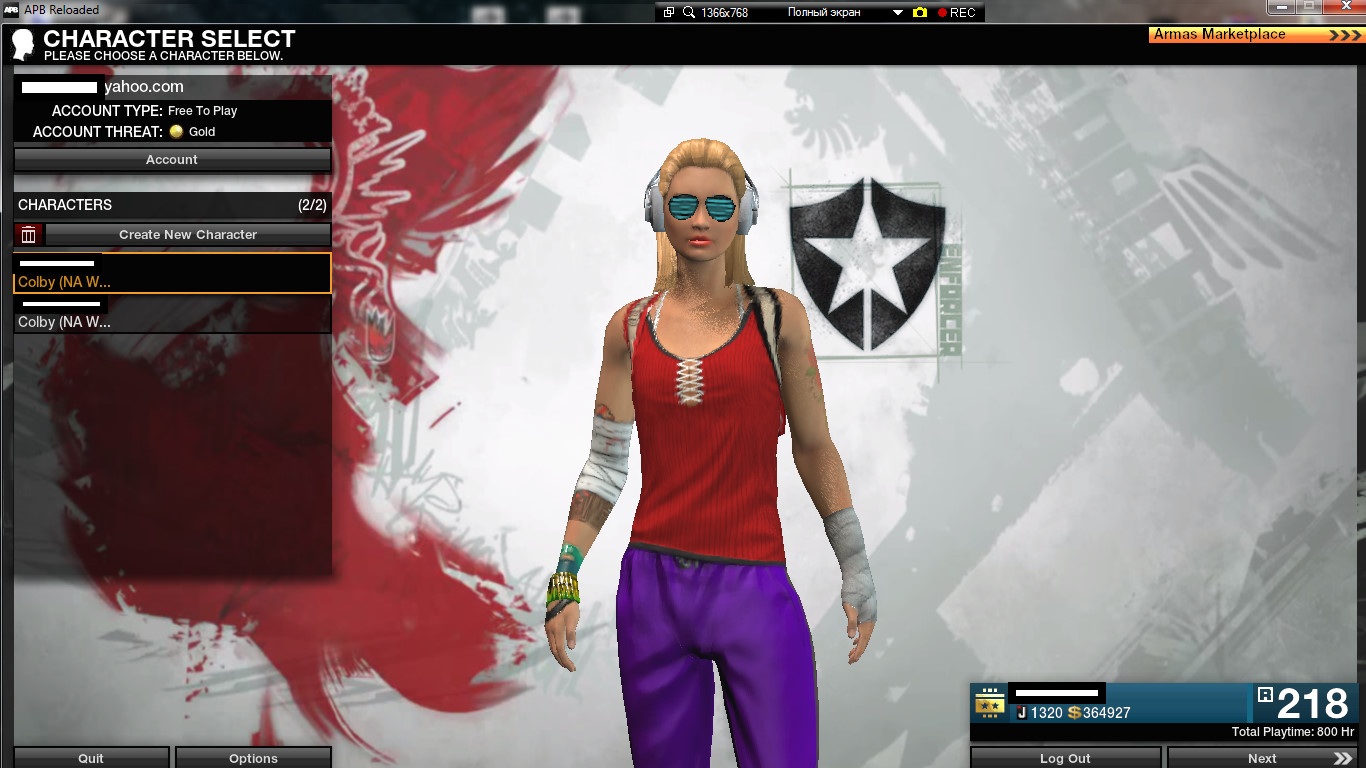Open the Options menu

pyautogui.click(x=253, y=758)
